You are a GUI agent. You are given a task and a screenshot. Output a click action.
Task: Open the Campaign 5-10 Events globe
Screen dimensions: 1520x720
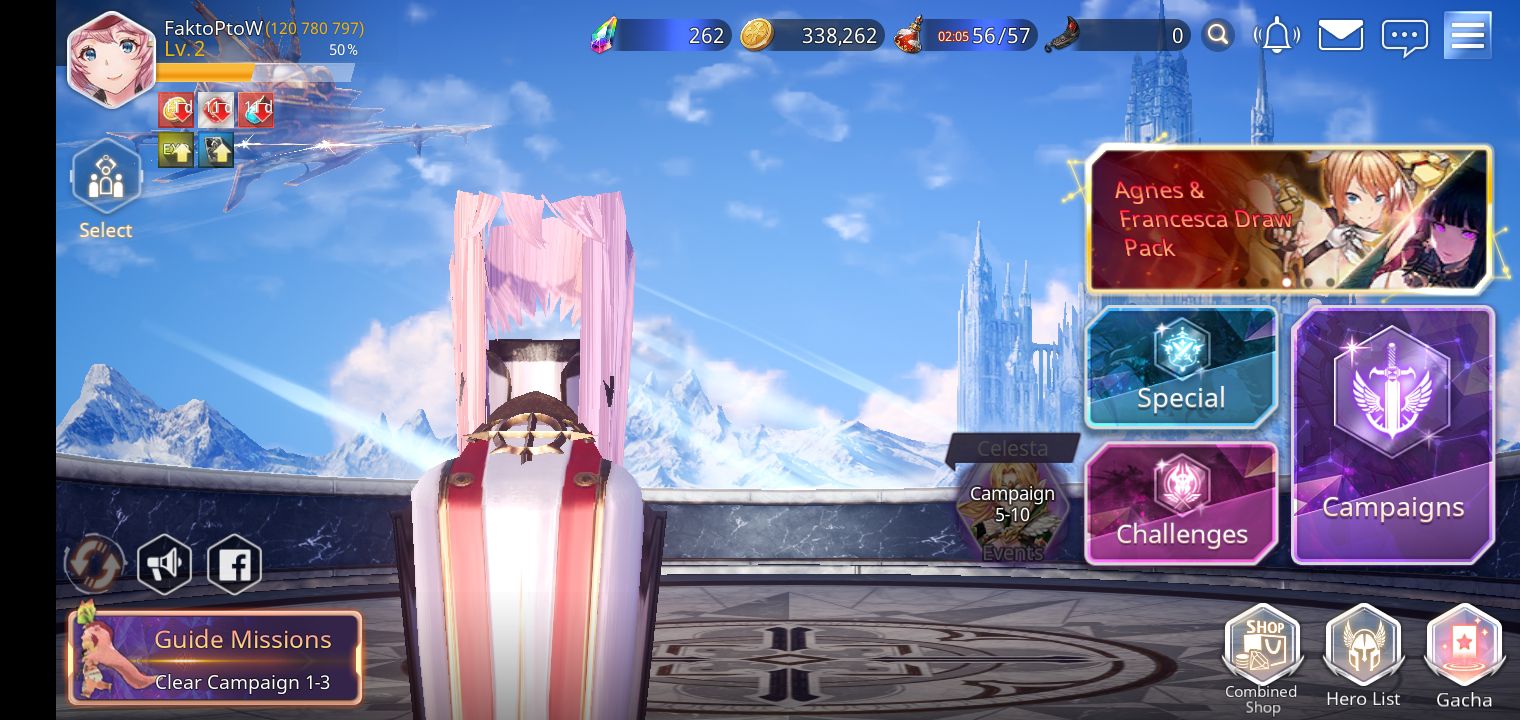1012,510
